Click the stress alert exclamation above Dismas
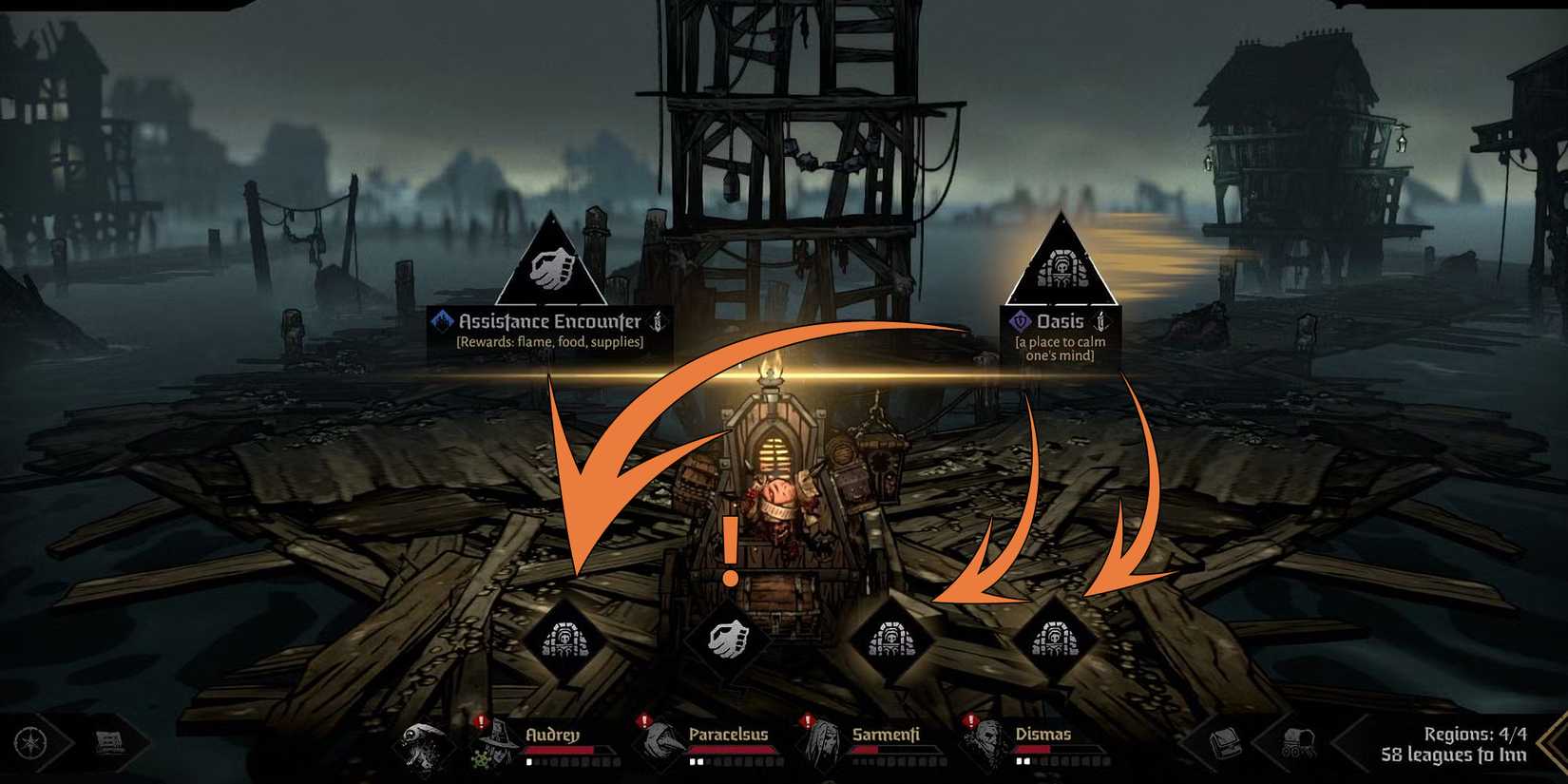The height and width of the screenshot is (784, 1568). point(970,719)
